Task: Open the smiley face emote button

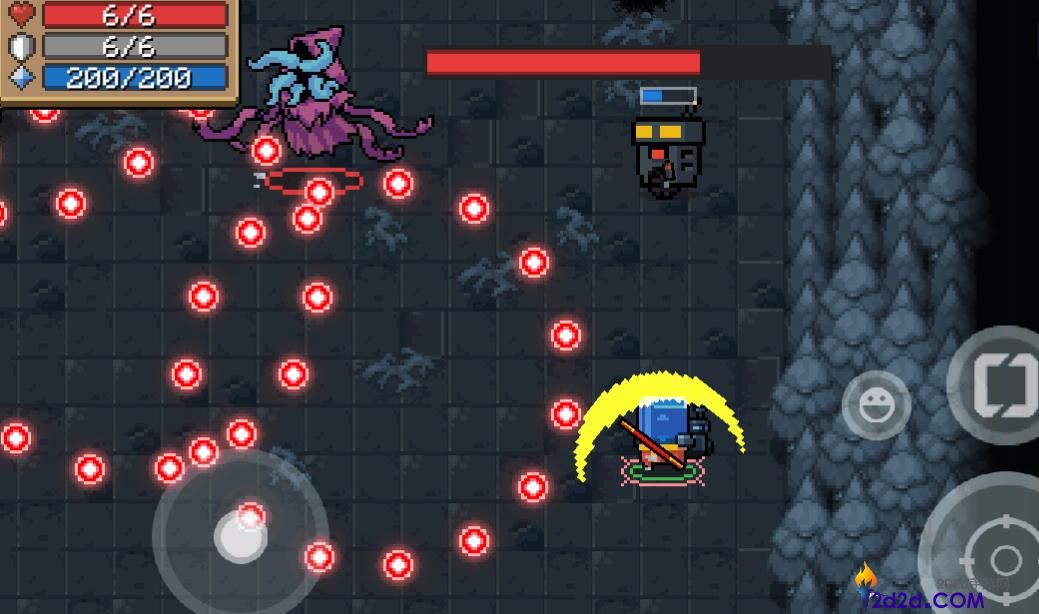Action: (x=876, y=405)
